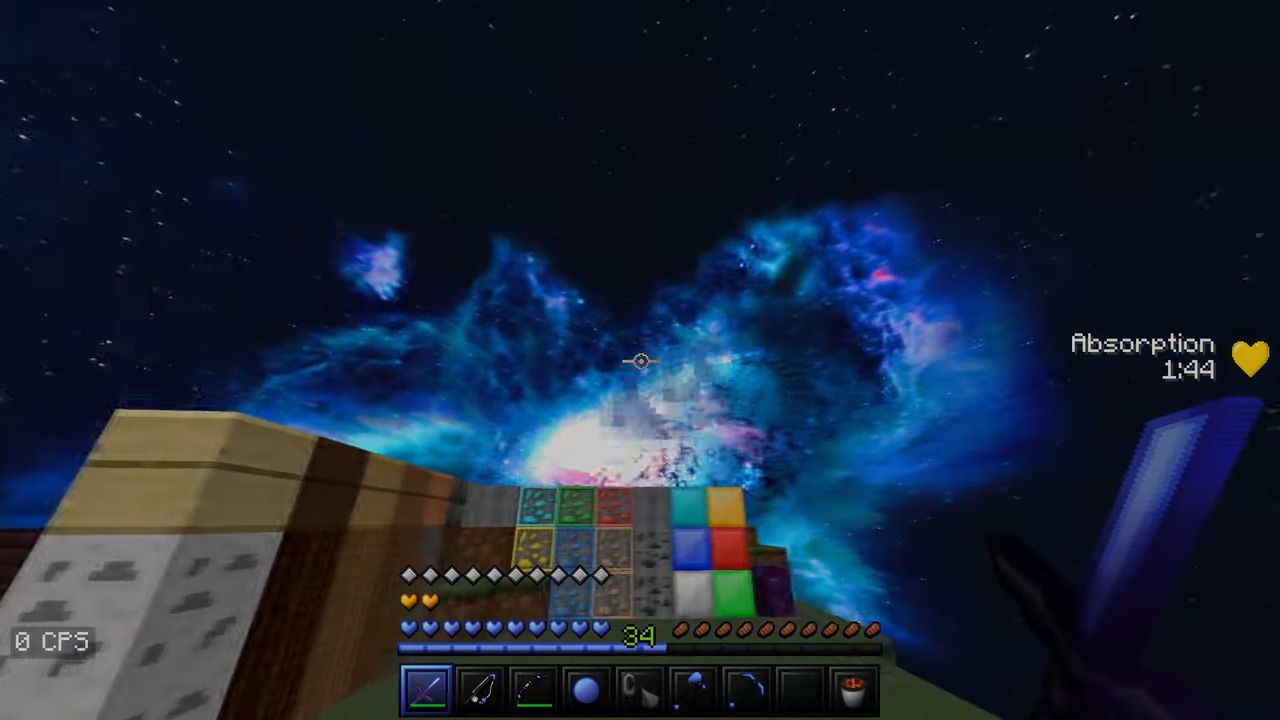1280x720 pixels.
Task: Click the crosshair at screen center
Action: [x=640, y=361]
